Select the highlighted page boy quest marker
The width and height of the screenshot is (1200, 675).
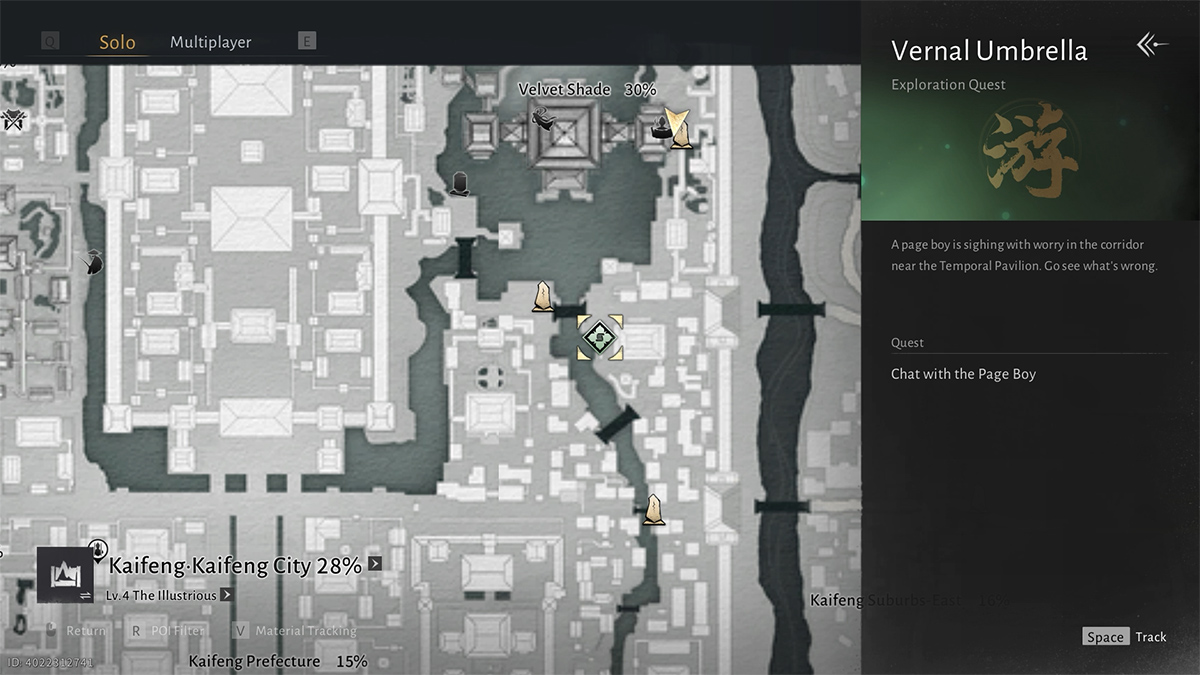click(x=600, y=337)
